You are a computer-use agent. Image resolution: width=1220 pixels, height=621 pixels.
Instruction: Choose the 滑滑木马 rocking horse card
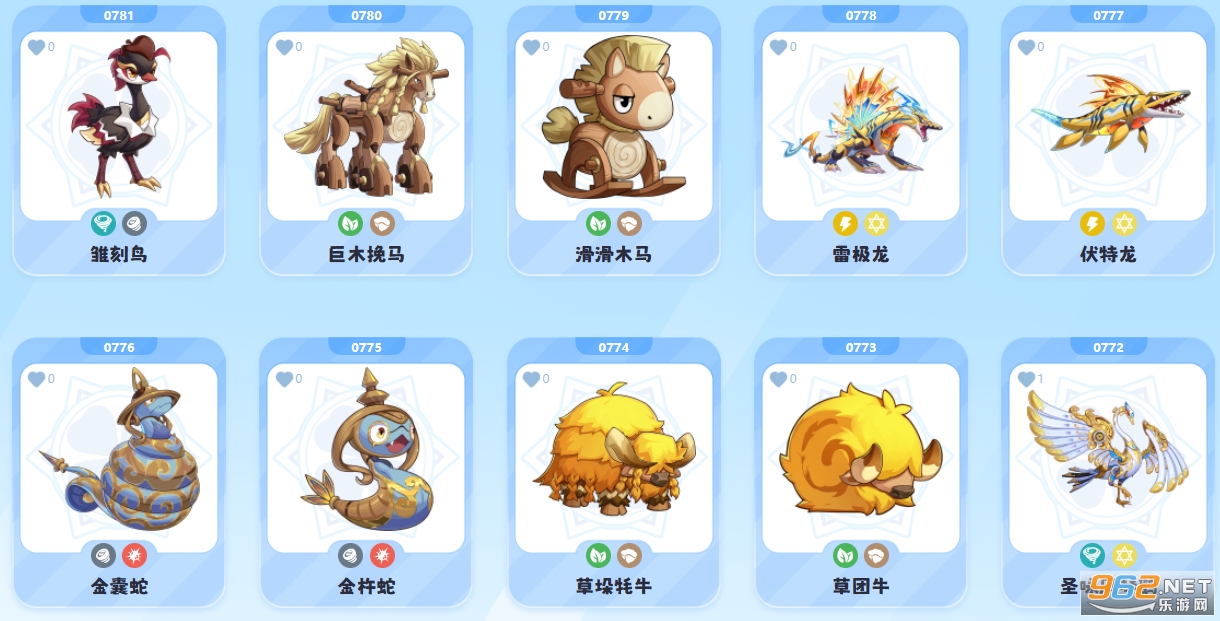pyautogui.click(x=613, y=126)
